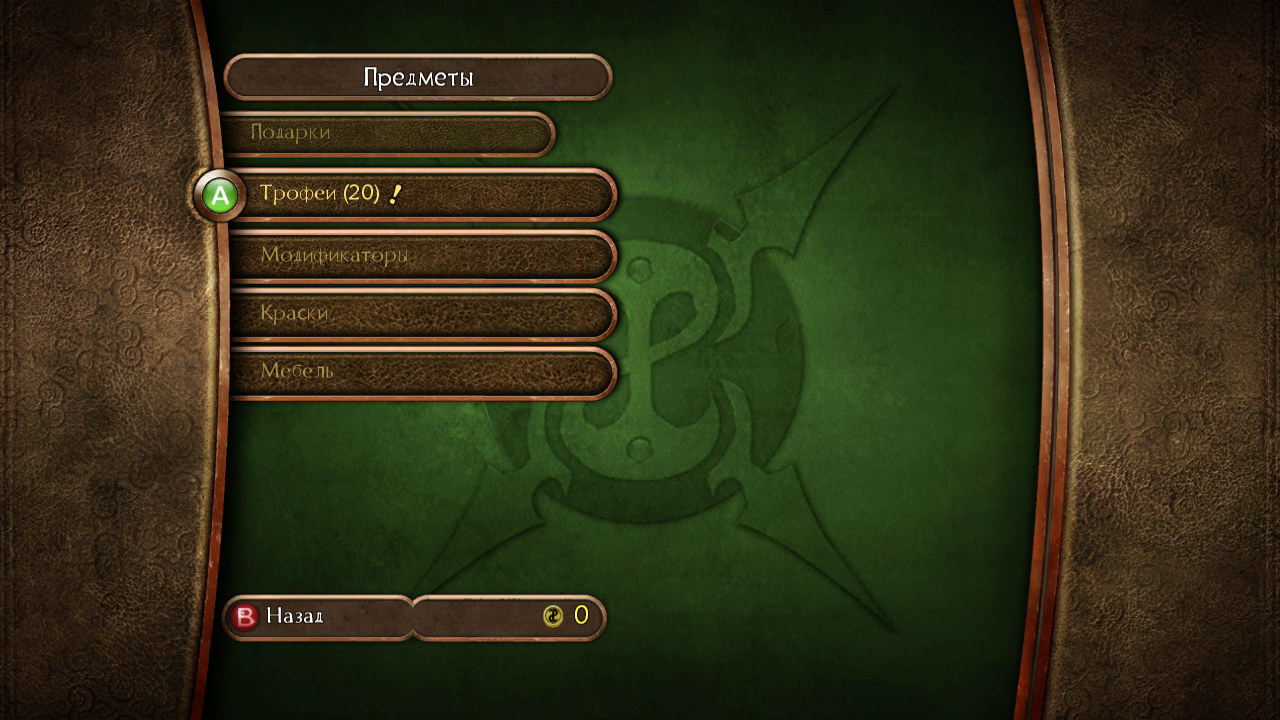Select the Мебель category
Image resolution: width=1280 pixels, height=720 pixels.
[420, 372]
